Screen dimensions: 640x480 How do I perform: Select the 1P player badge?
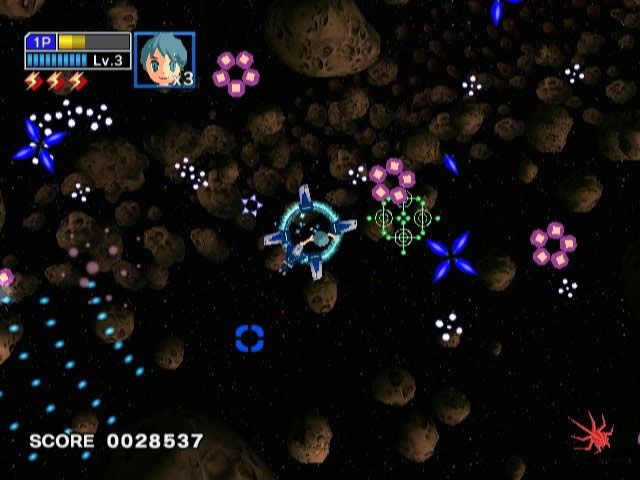pyautogui.click(x=41, y=42)
